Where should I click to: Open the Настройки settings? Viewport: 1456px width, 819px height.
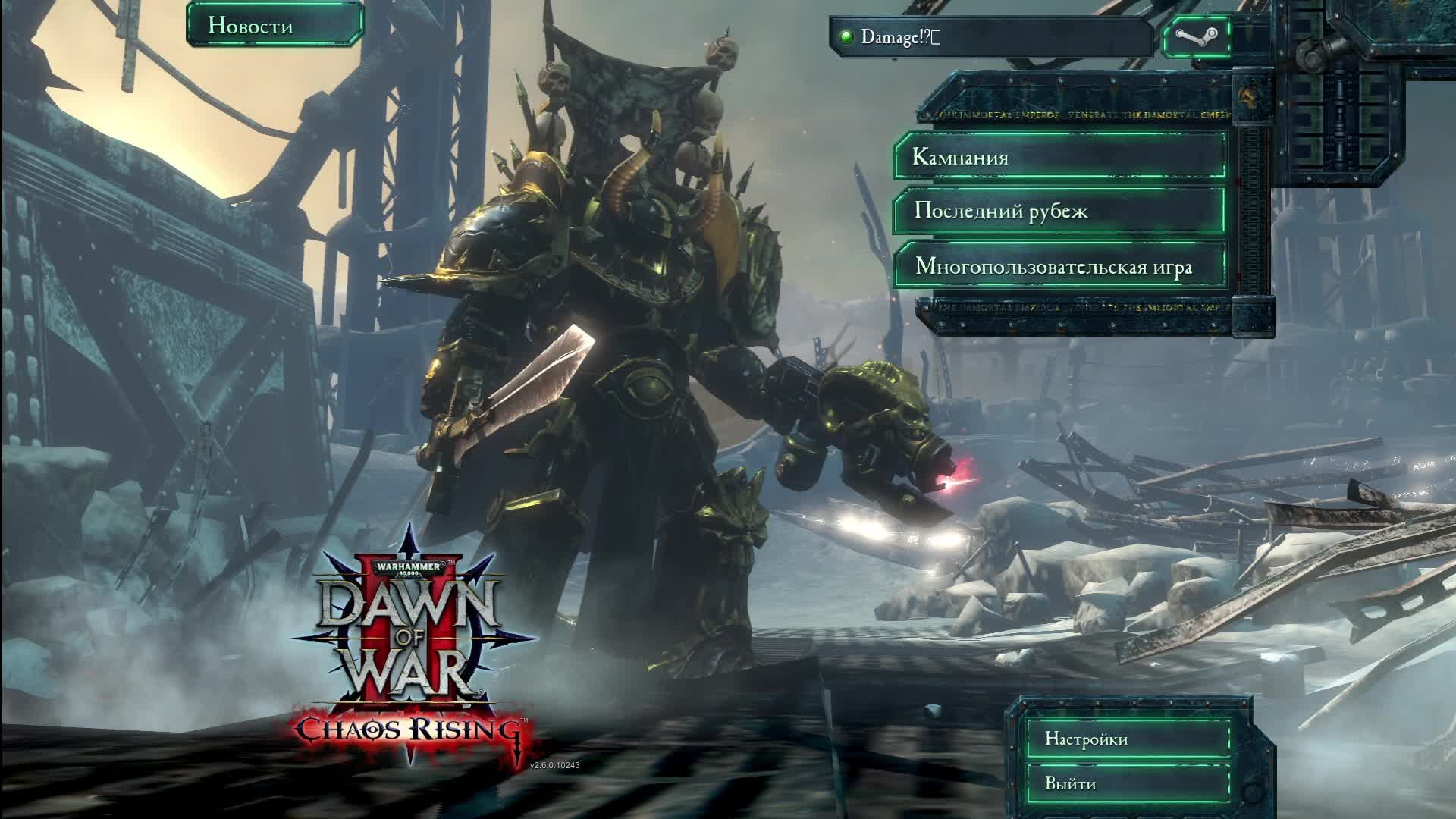point(1127,739)
